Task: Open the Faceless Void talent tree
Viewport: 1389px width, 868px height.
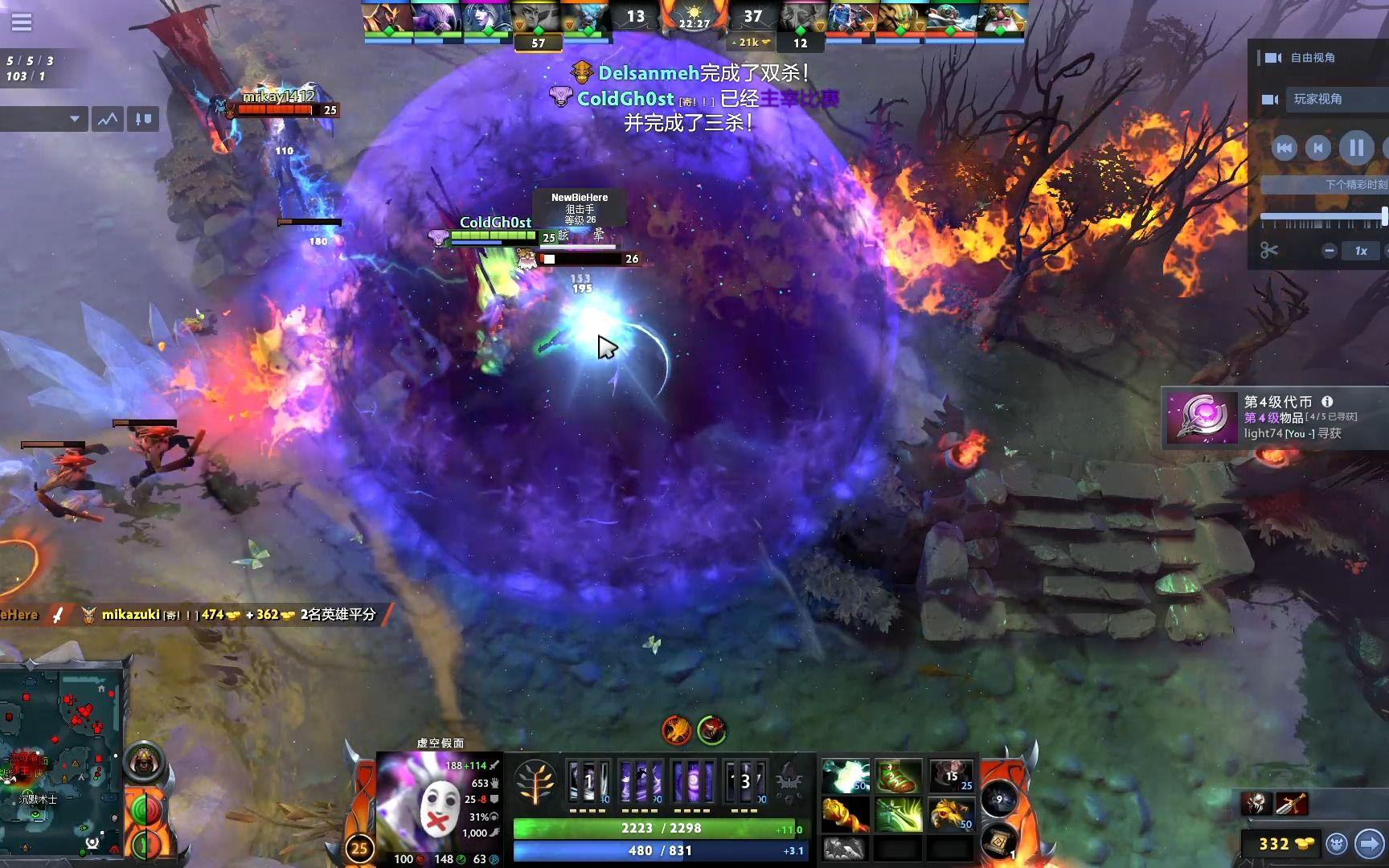Action: 535,783
